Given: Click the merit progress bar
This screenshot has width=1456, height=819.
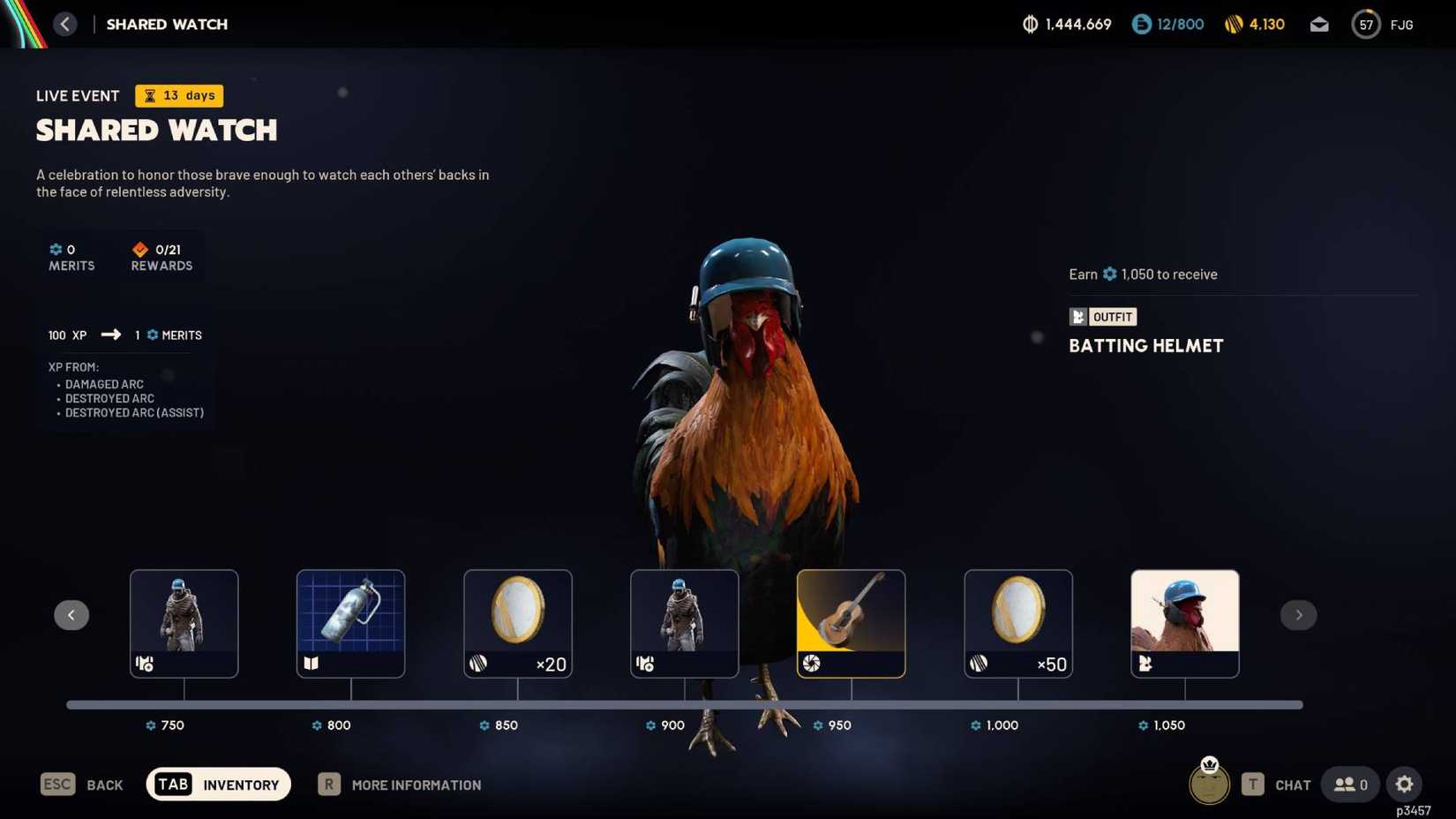Looking at the screenshot, I should [x=684, y=704].
